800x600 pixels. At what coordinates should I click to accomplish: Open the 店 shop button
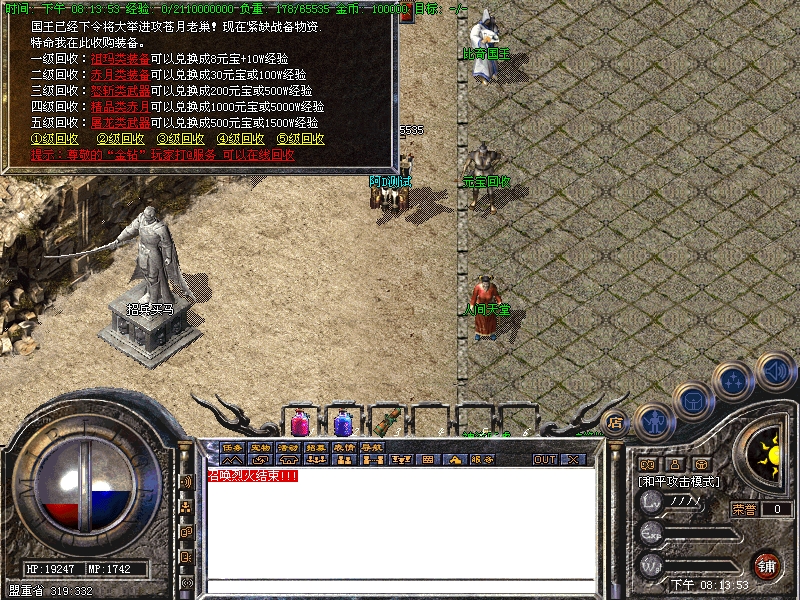615,422
